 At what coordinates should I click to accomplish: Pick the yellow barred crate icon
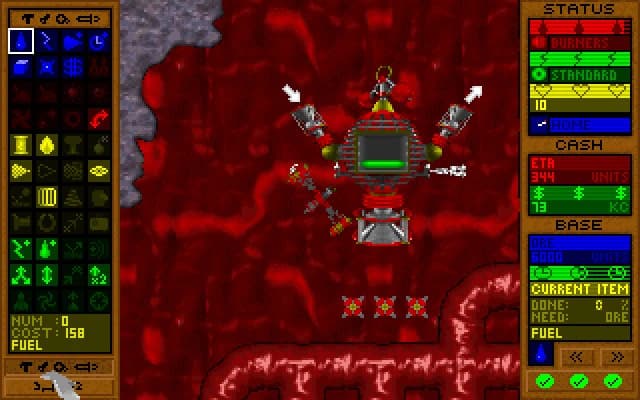click(x=47, y=197)
